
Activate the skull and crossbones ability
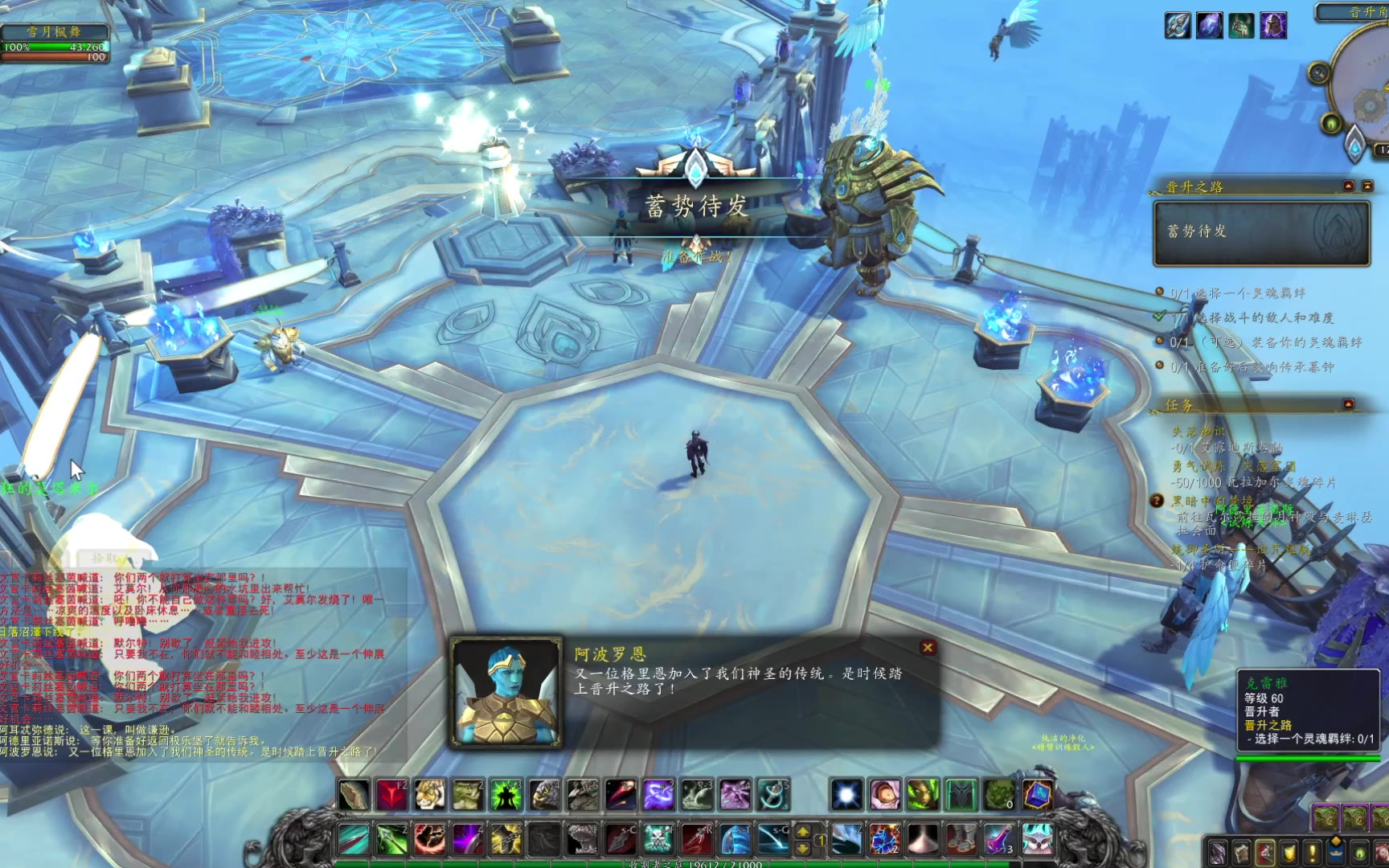(658, 840)
